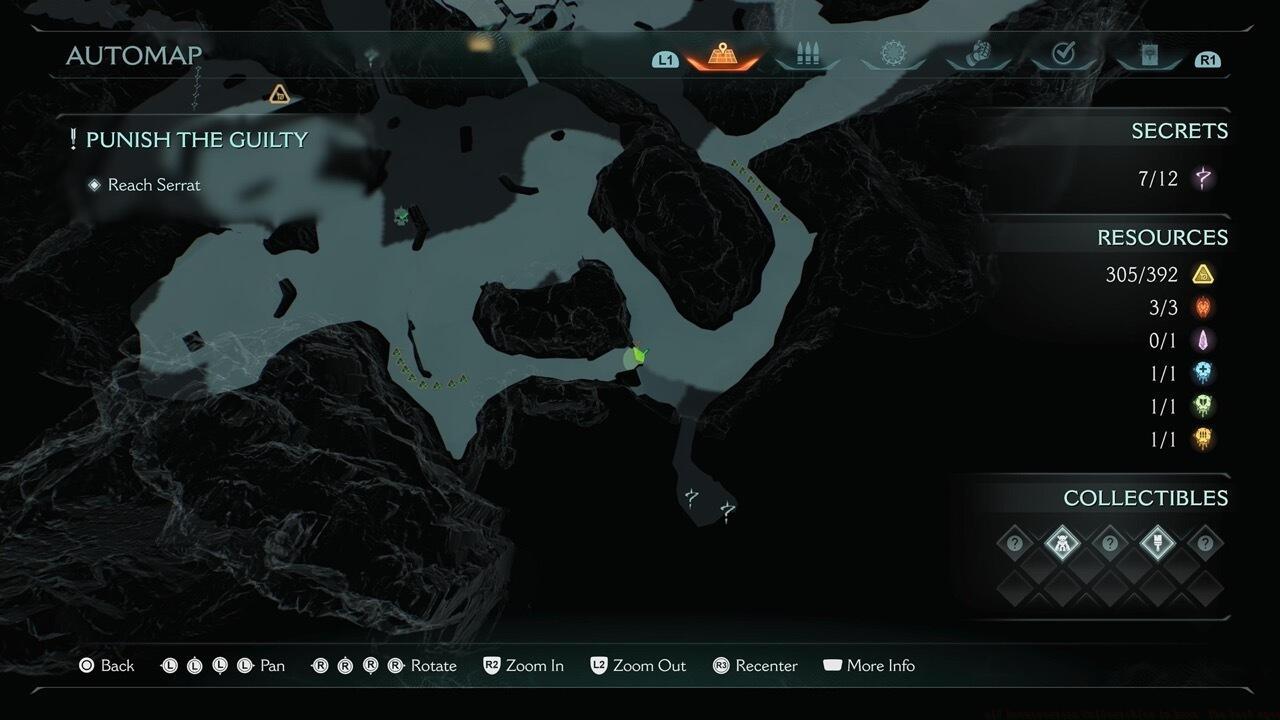Click the Back option
The image size is (1280, 720).
click(x=107, y=665)
